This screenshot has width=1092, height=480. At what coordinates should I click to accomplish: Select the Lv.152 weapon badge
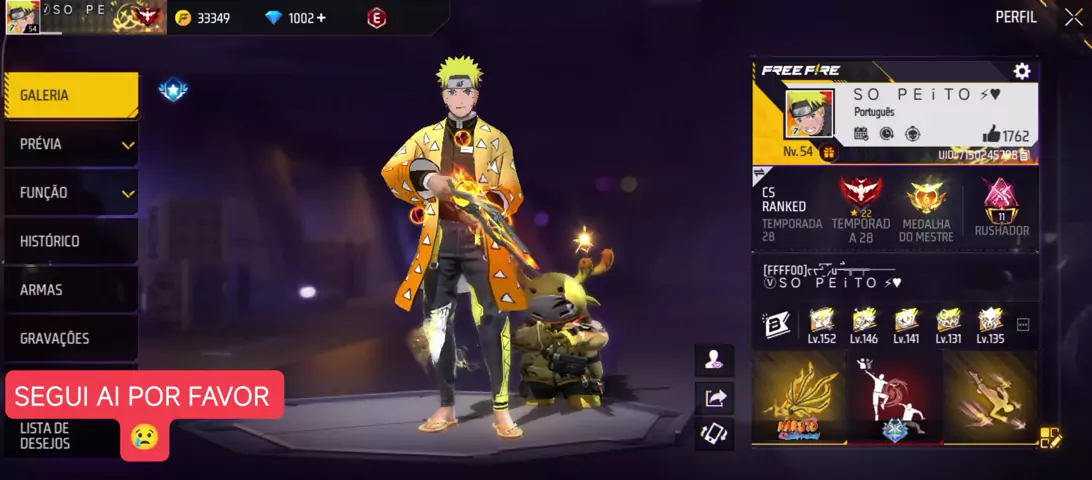(x=822, y=324)
